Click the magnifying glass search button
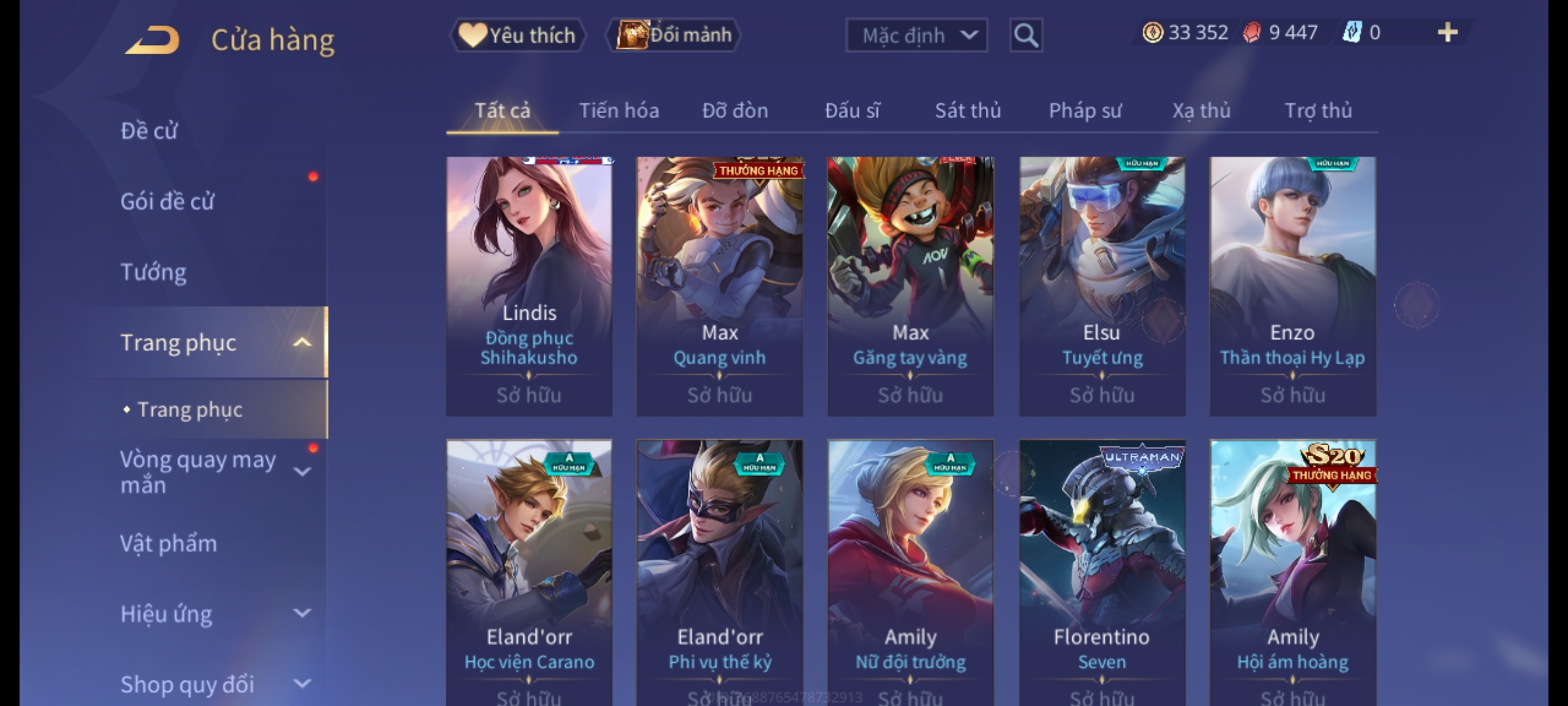The height and width of the screenshot is (706, 1568). click(1026, 35)
